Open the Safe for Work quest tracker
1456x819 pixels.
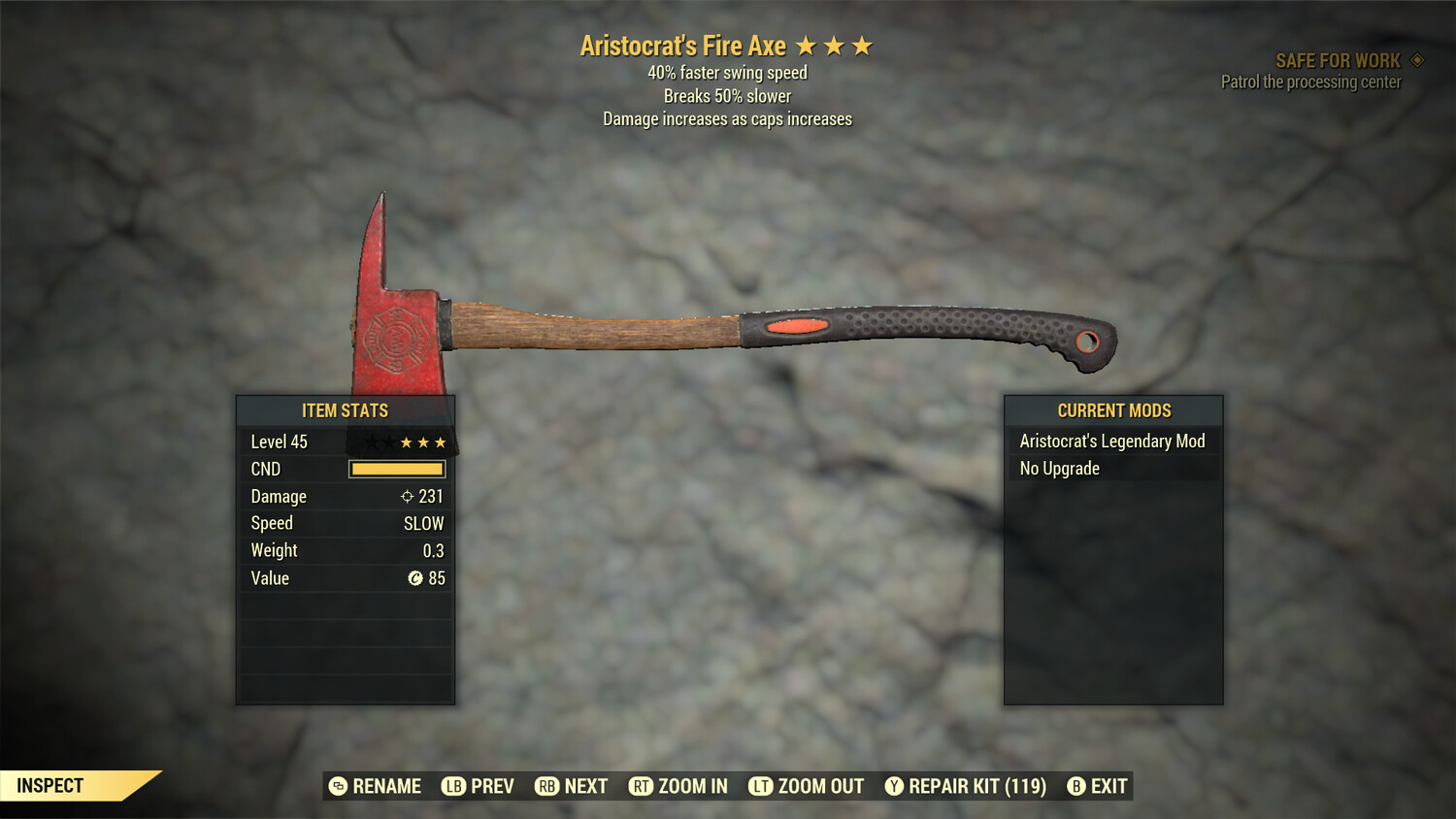coord(1338,61)
